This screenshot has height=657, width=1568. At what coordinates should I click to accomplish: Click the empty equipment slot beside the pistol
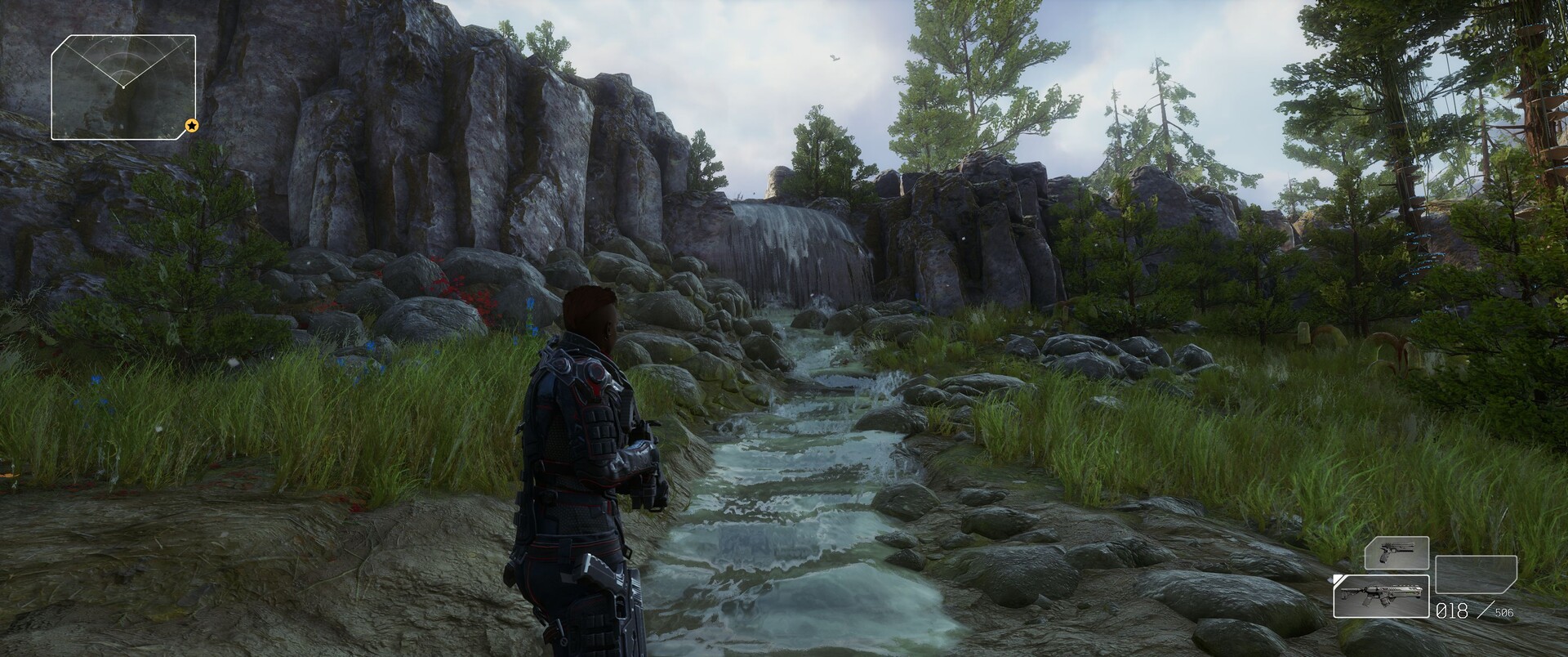coord(1476,574)
